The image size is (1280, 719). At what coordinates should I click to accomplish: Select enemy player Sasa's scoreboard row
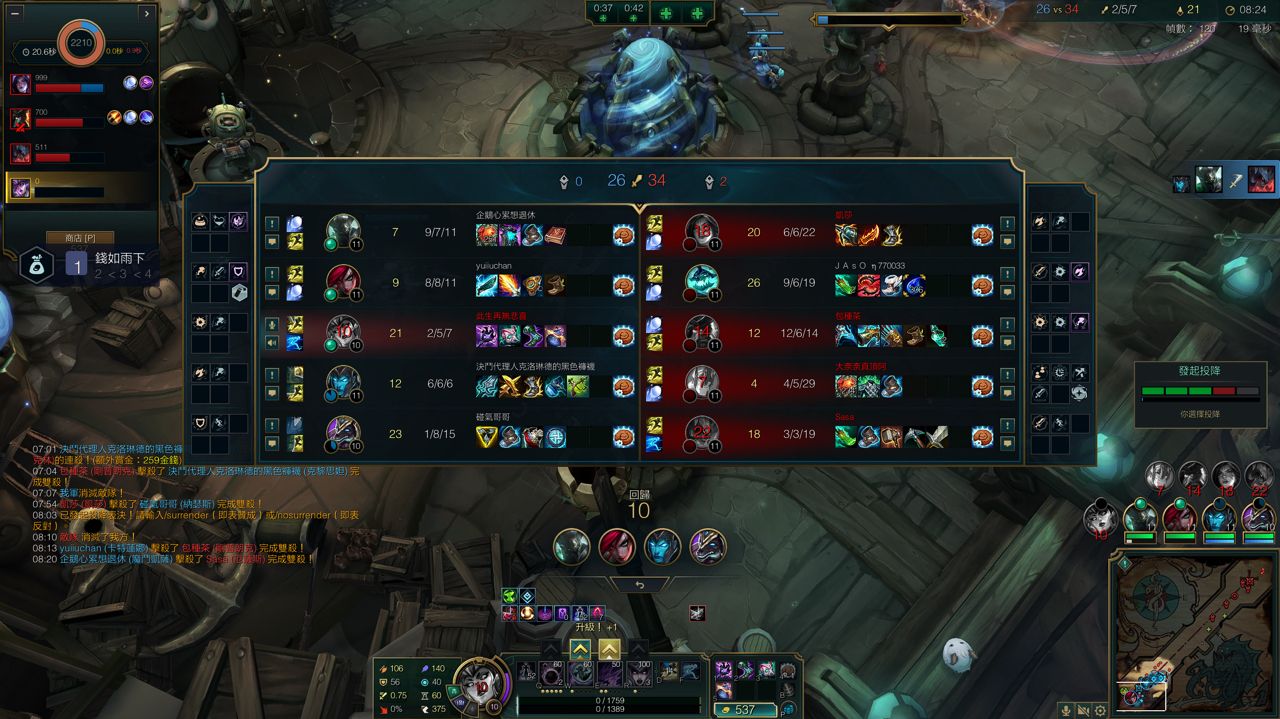tap(830, 434)
